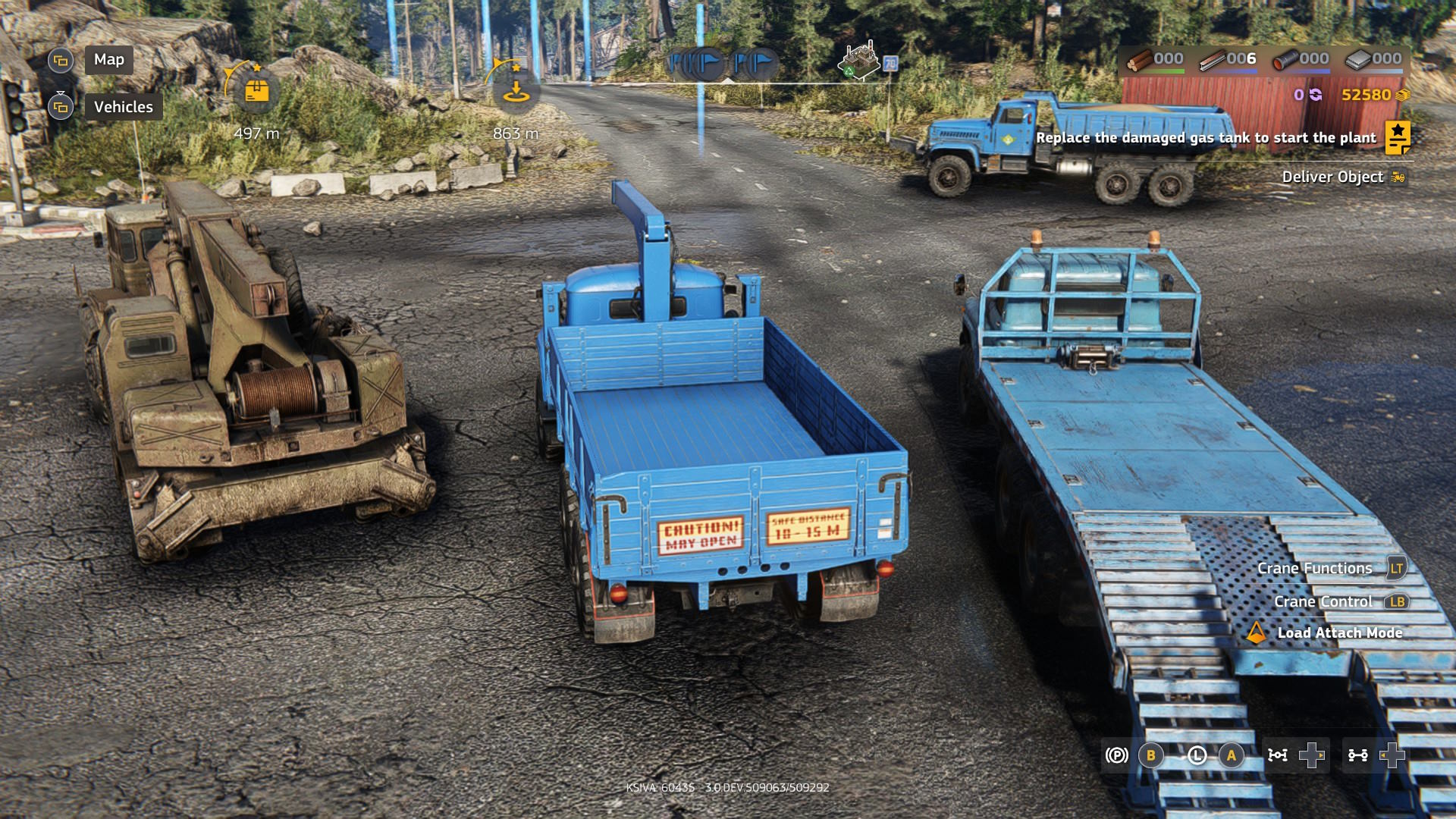
Task: Open Crane Functions
Action: click(x=1314, y=568)
